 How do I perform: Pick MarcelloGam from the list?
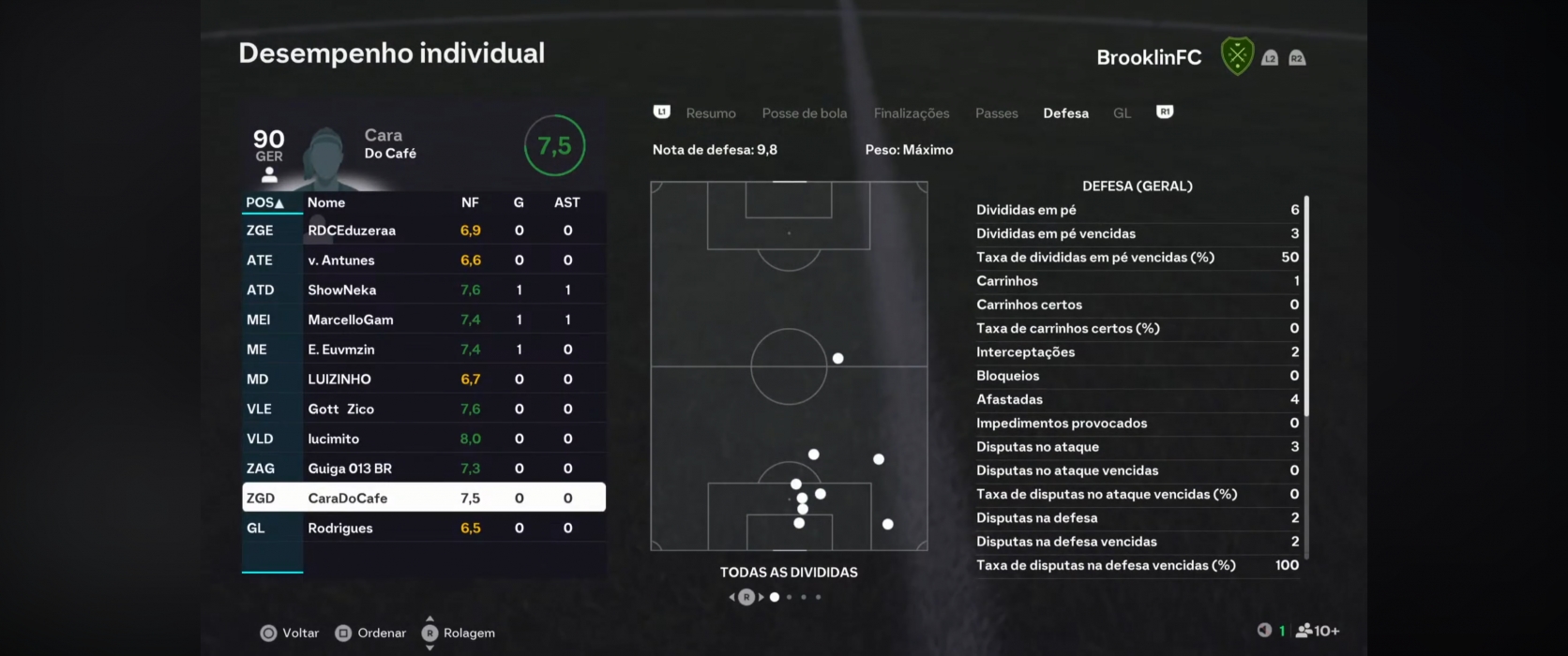pyautogui.click(x=423, y=320)
